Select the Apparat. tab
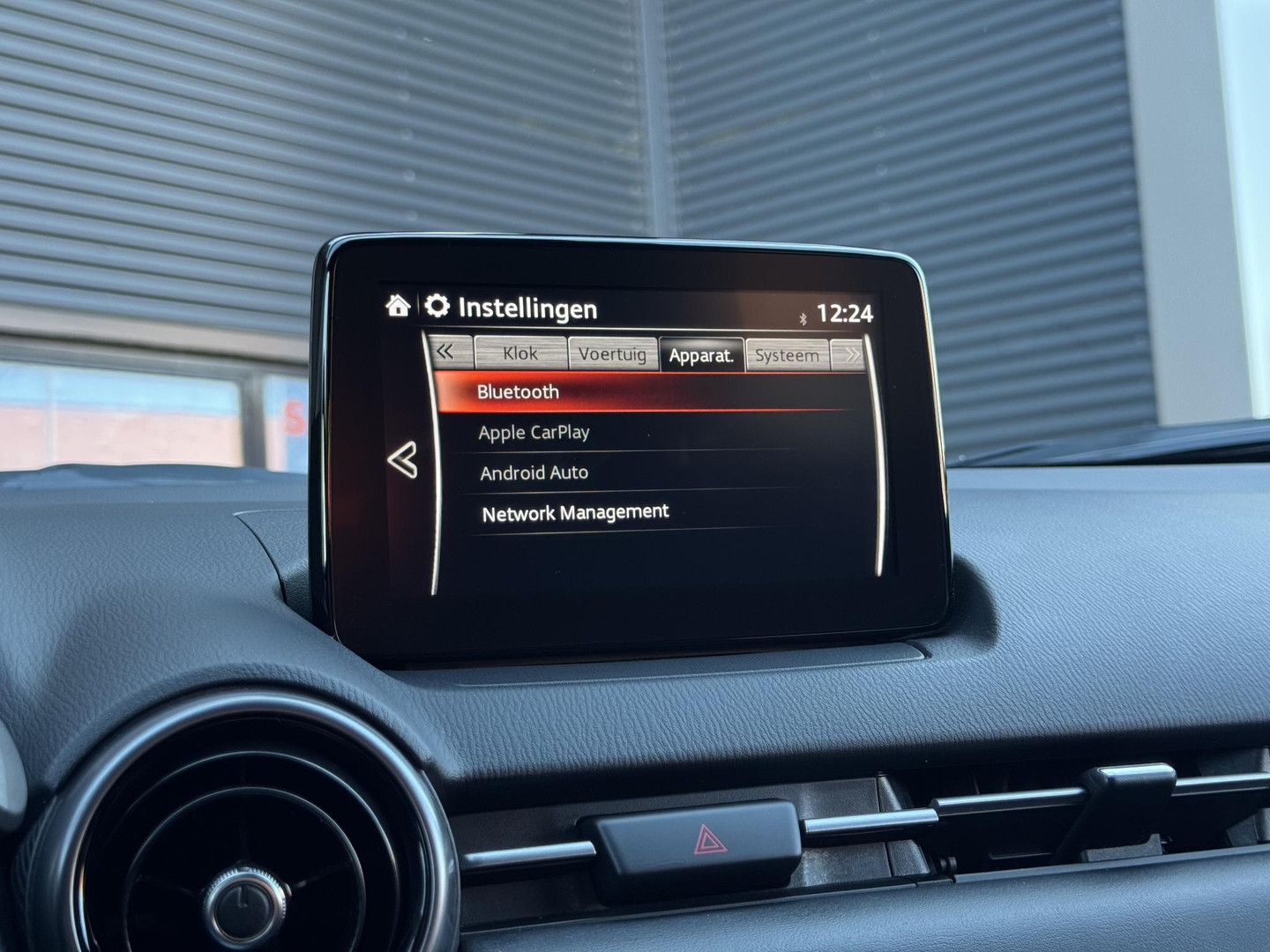1270x952 pixels. click(701, 354)
